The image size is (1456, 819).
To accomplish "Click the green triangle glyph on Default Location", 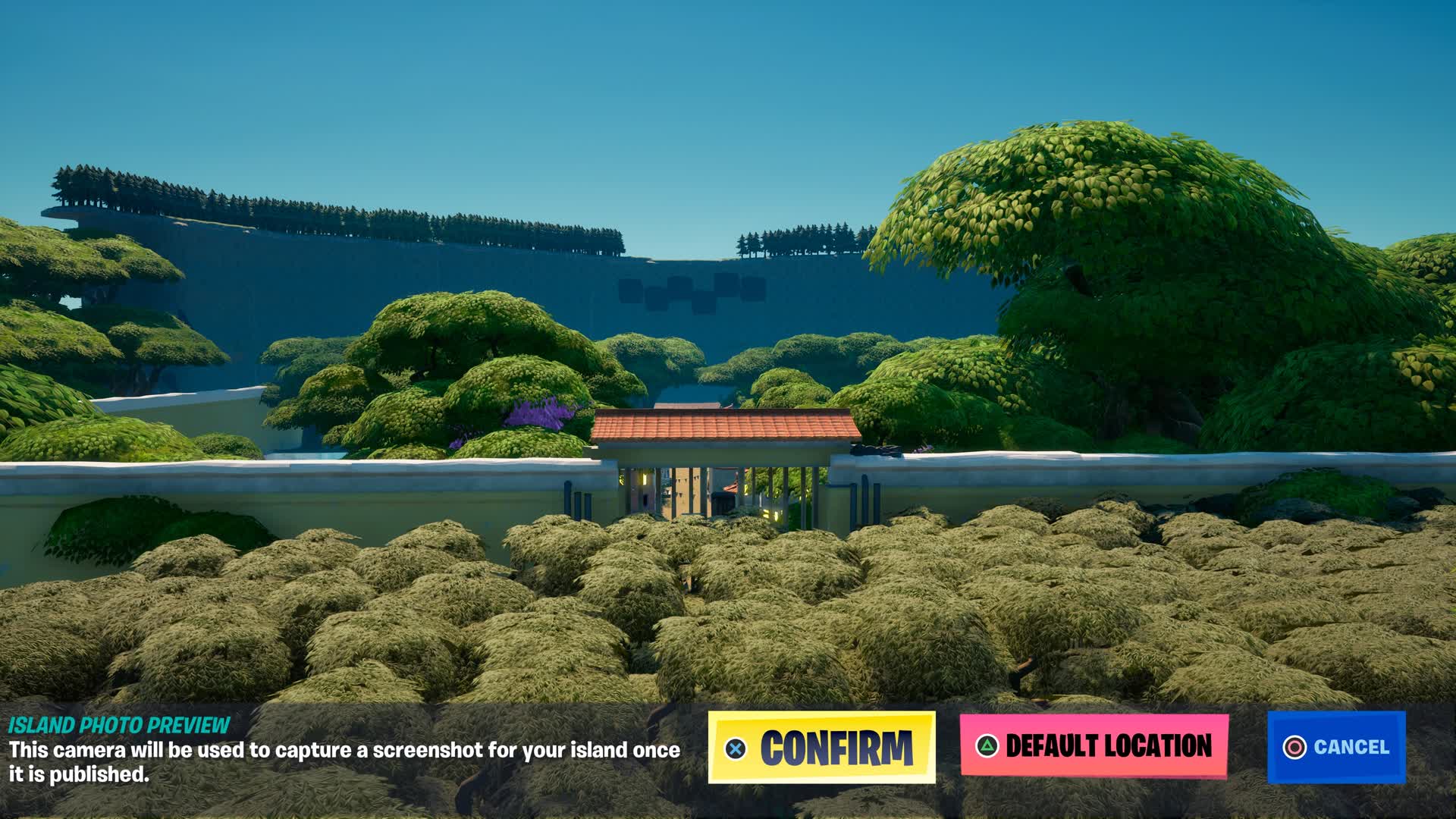I will tap(987, 747).
